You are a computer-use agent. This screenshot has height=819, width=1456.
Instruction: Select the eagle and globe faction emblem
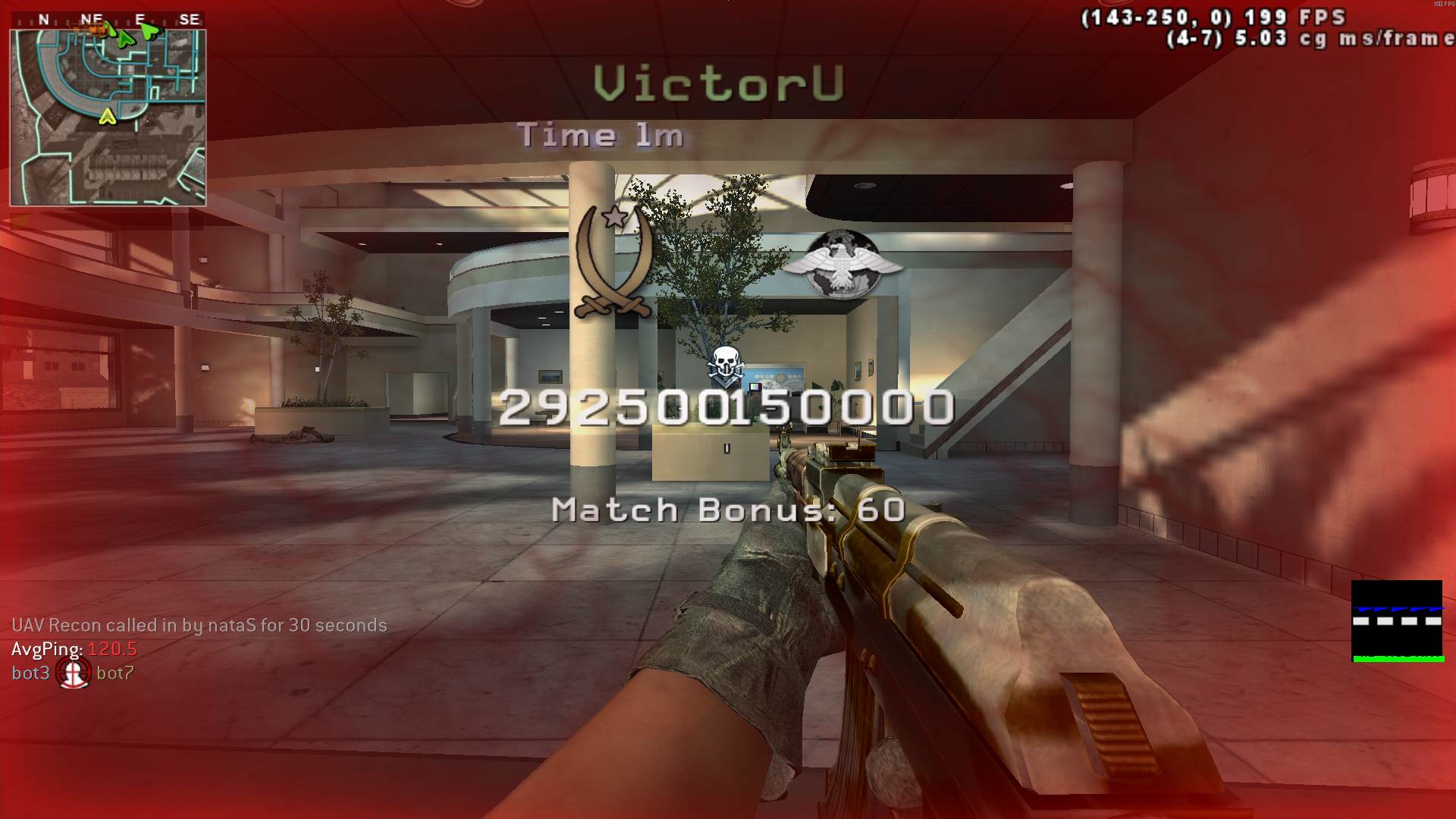point(841,263)
